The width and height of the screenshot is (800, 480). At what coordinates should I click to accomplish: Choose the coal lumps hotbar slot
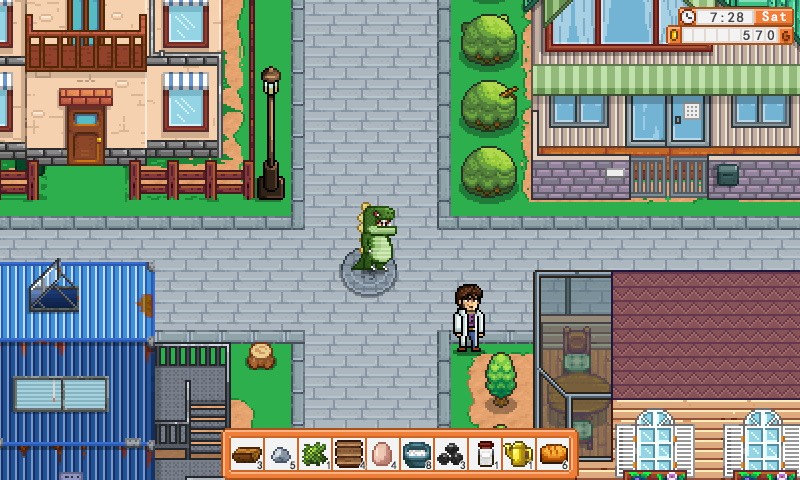[x=451, y=454]
